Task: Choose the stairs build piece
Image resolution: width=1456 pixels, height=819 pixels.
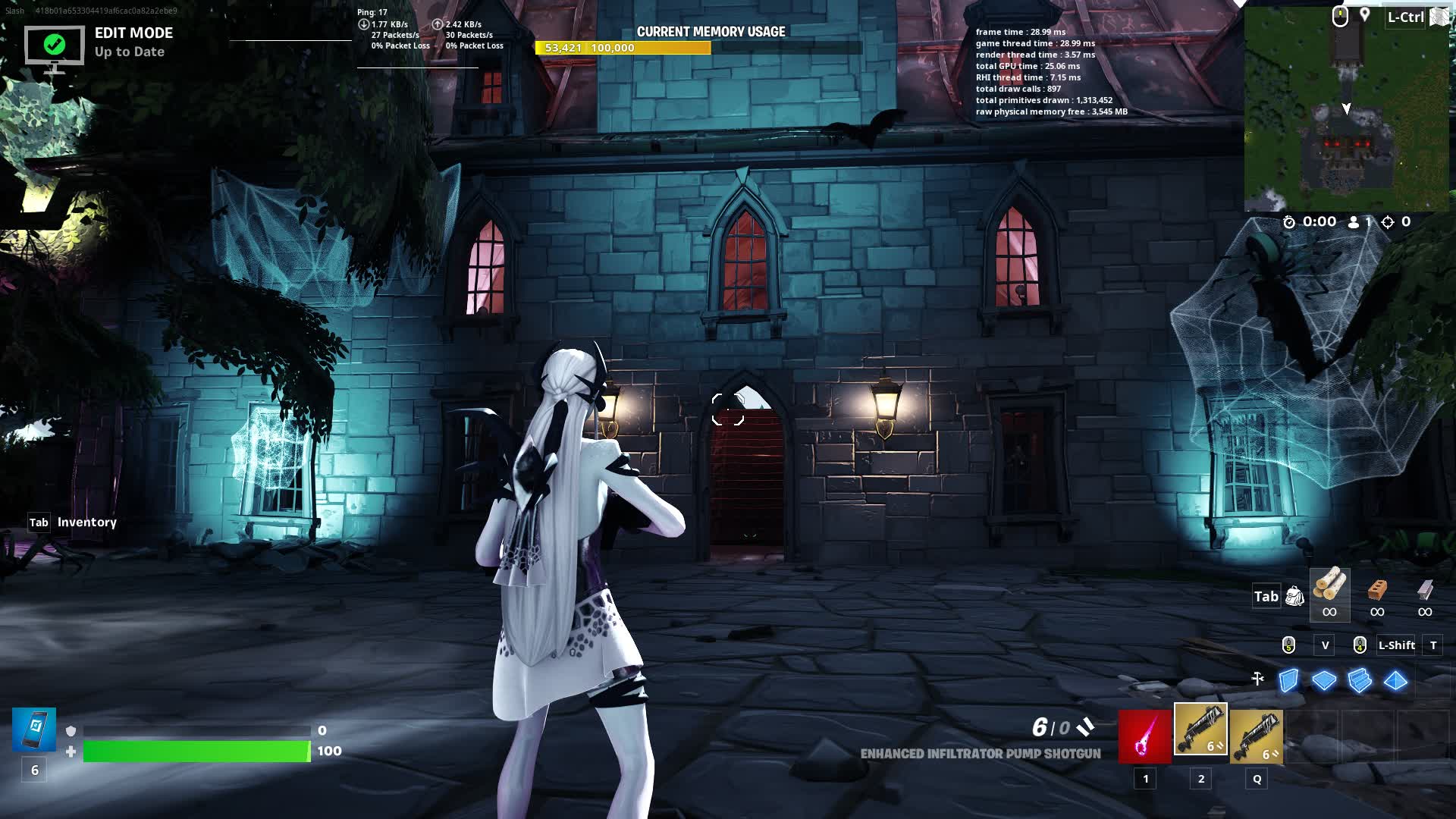Action: pyautogui.click(x=1360, y=680)
